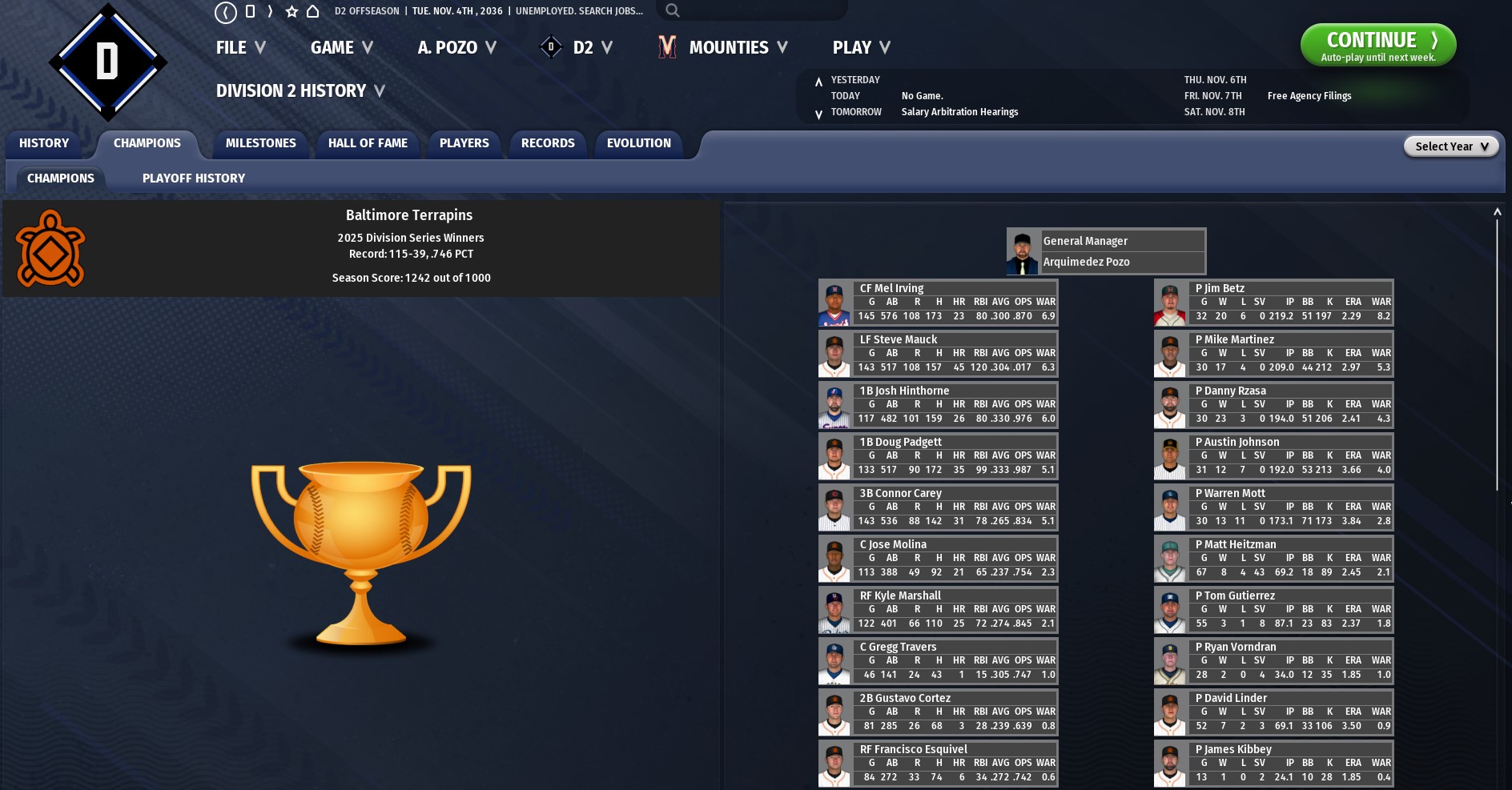Open the D2 league menu
Image resolution: width=1512 pixels, height=790 pixels.
(x=577, y=48)
